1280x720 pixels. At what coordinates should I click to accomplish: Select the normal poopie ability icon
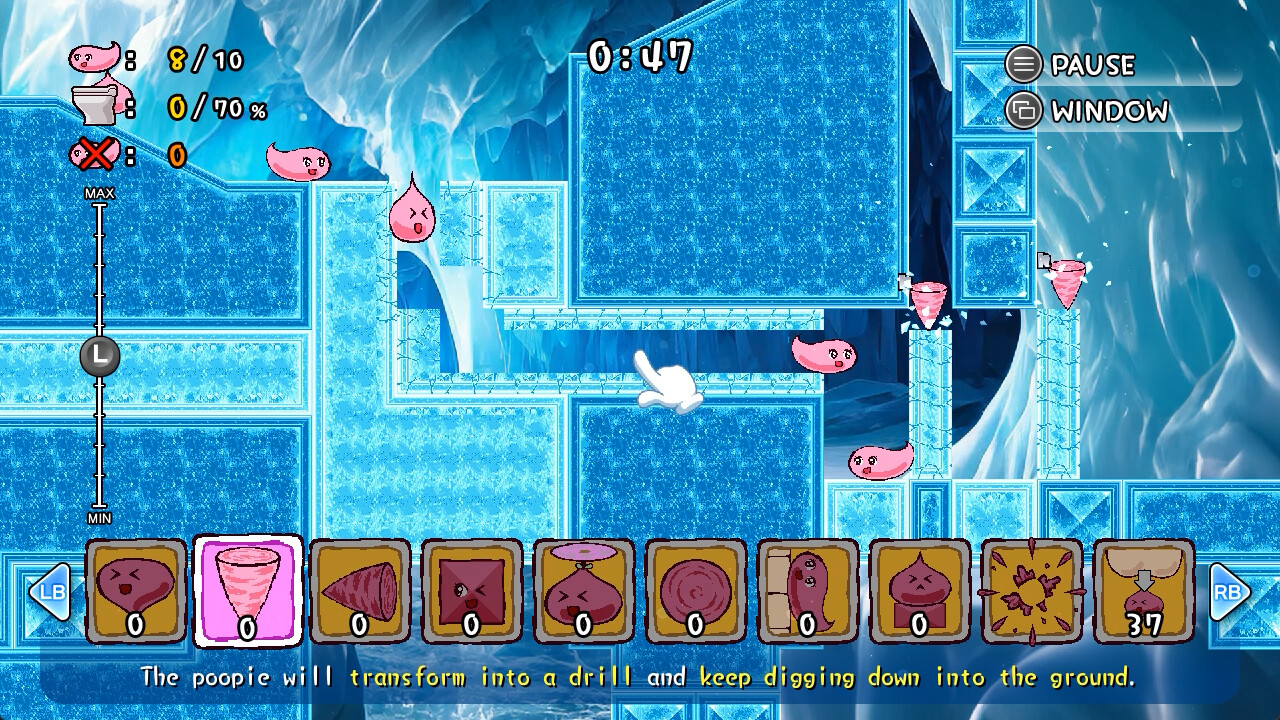[135, 592]
